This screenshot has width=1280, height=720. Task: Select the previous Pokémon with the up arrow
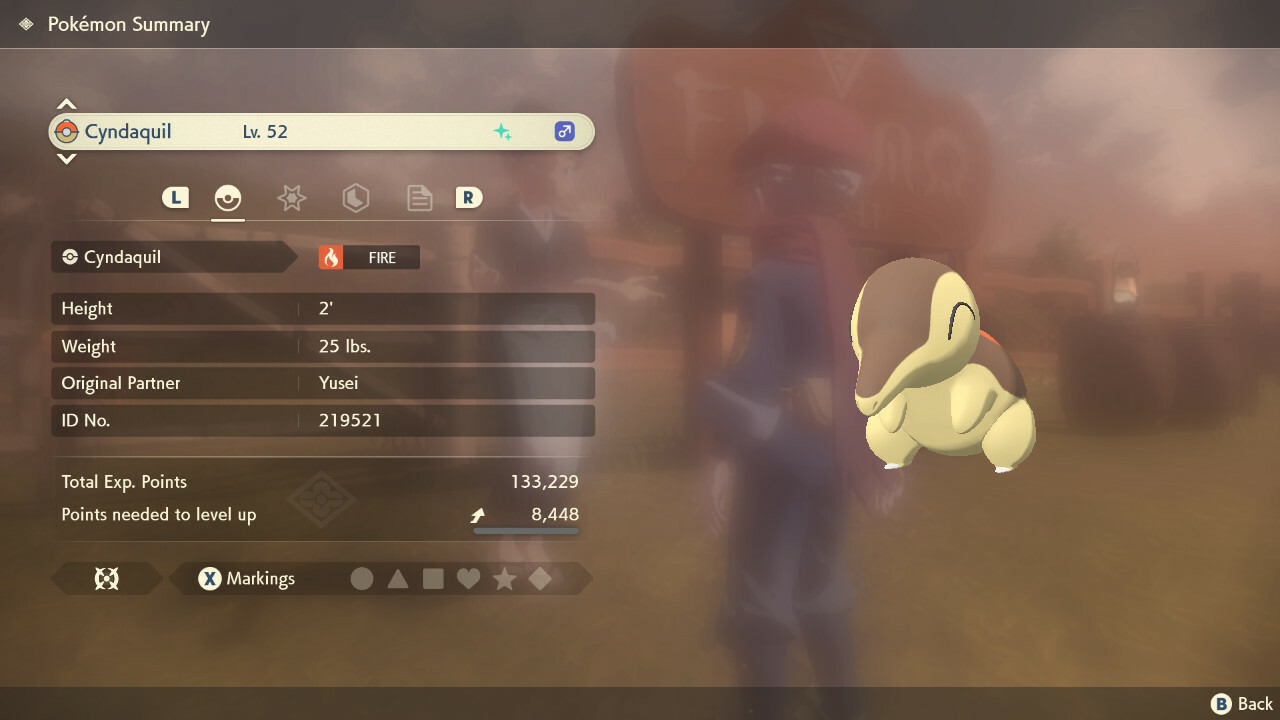pyautogui.click(x=66, y=104)
